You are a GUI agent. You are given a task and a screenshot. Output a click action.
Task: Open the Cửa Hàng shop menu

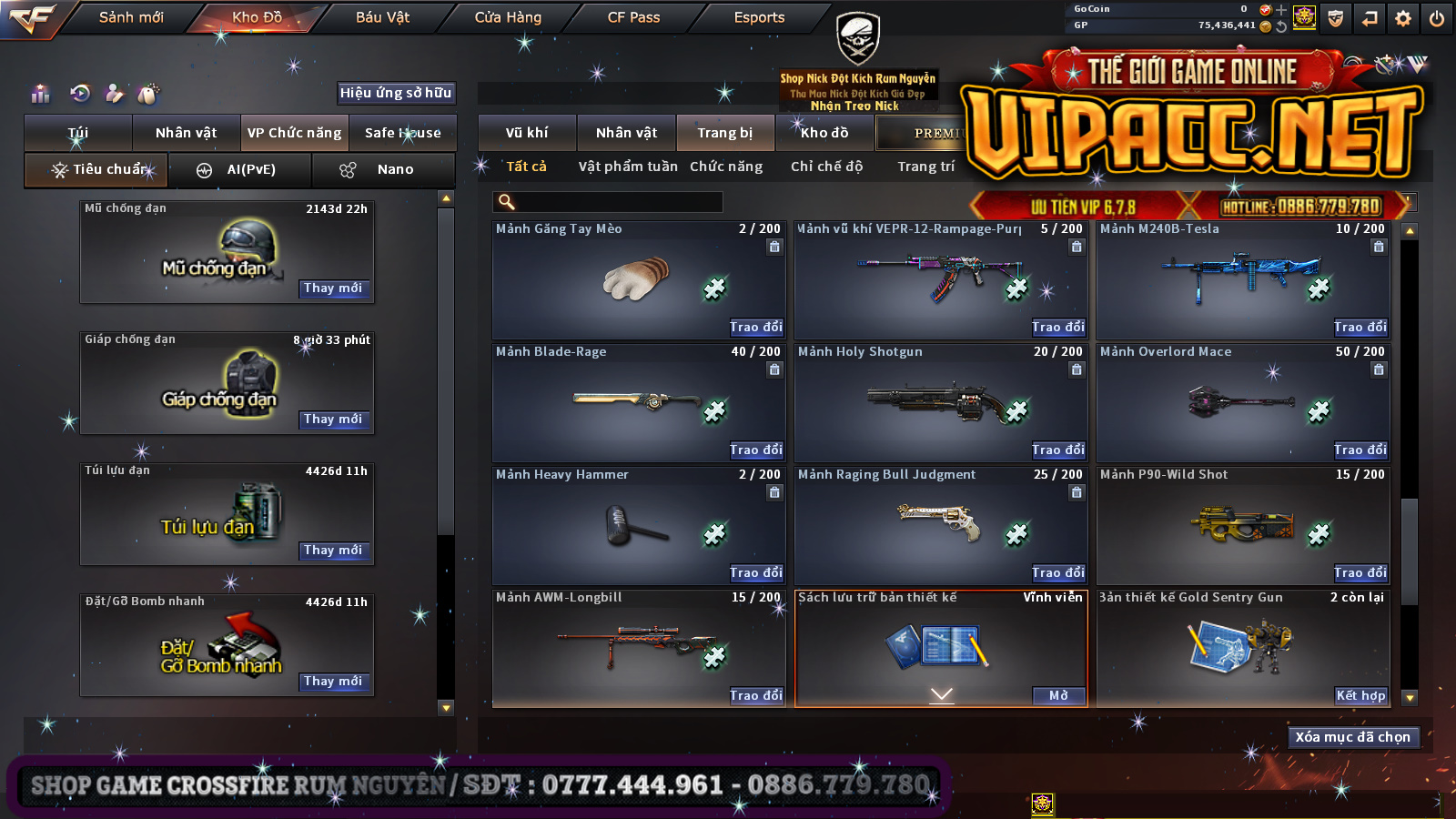508,17
